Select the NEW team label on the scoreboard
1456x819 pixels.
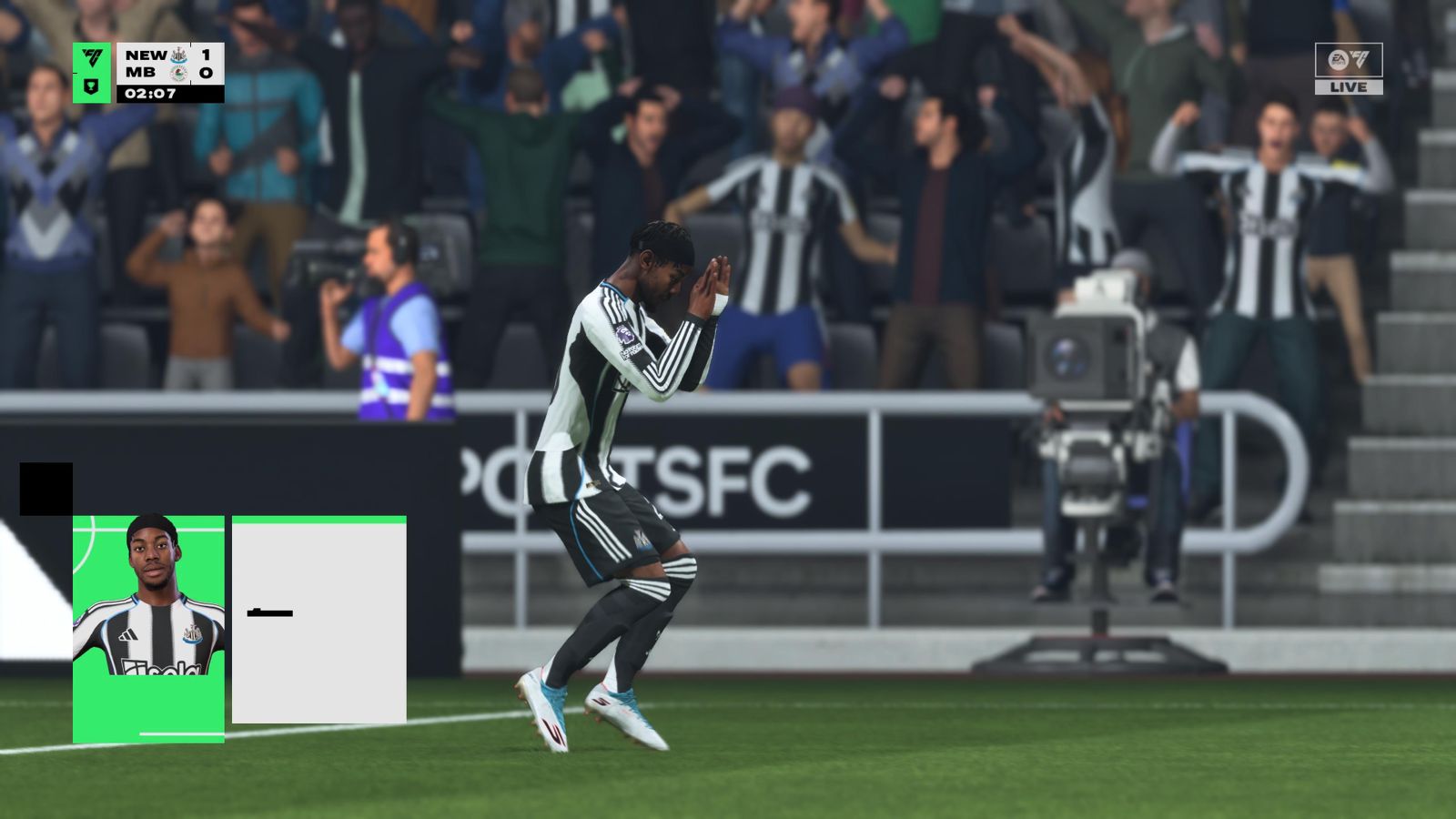pos(145,55)
